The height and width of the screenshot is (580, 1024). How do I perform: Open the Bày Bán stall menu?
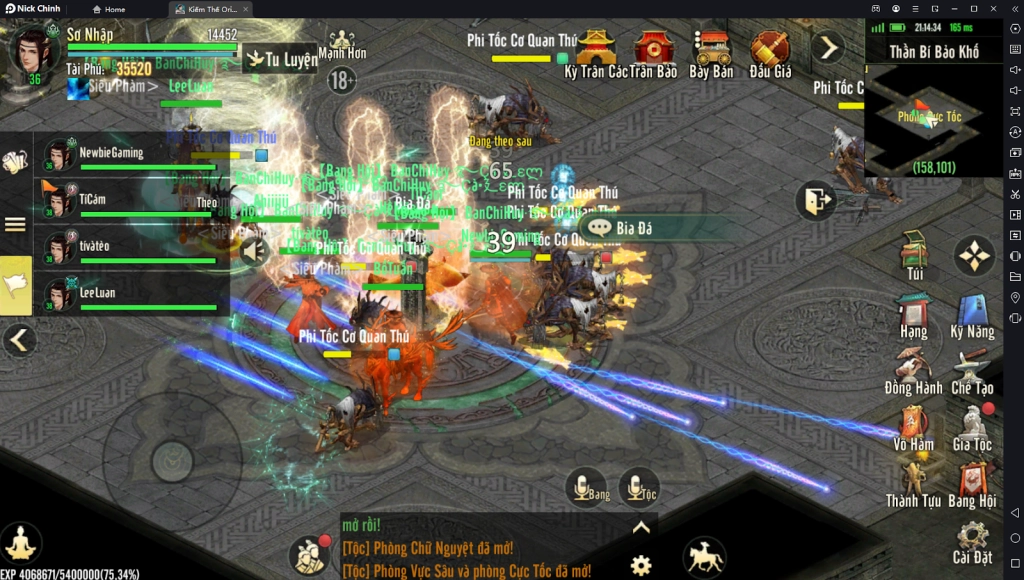pyautogui.click(x=711, y=53)
